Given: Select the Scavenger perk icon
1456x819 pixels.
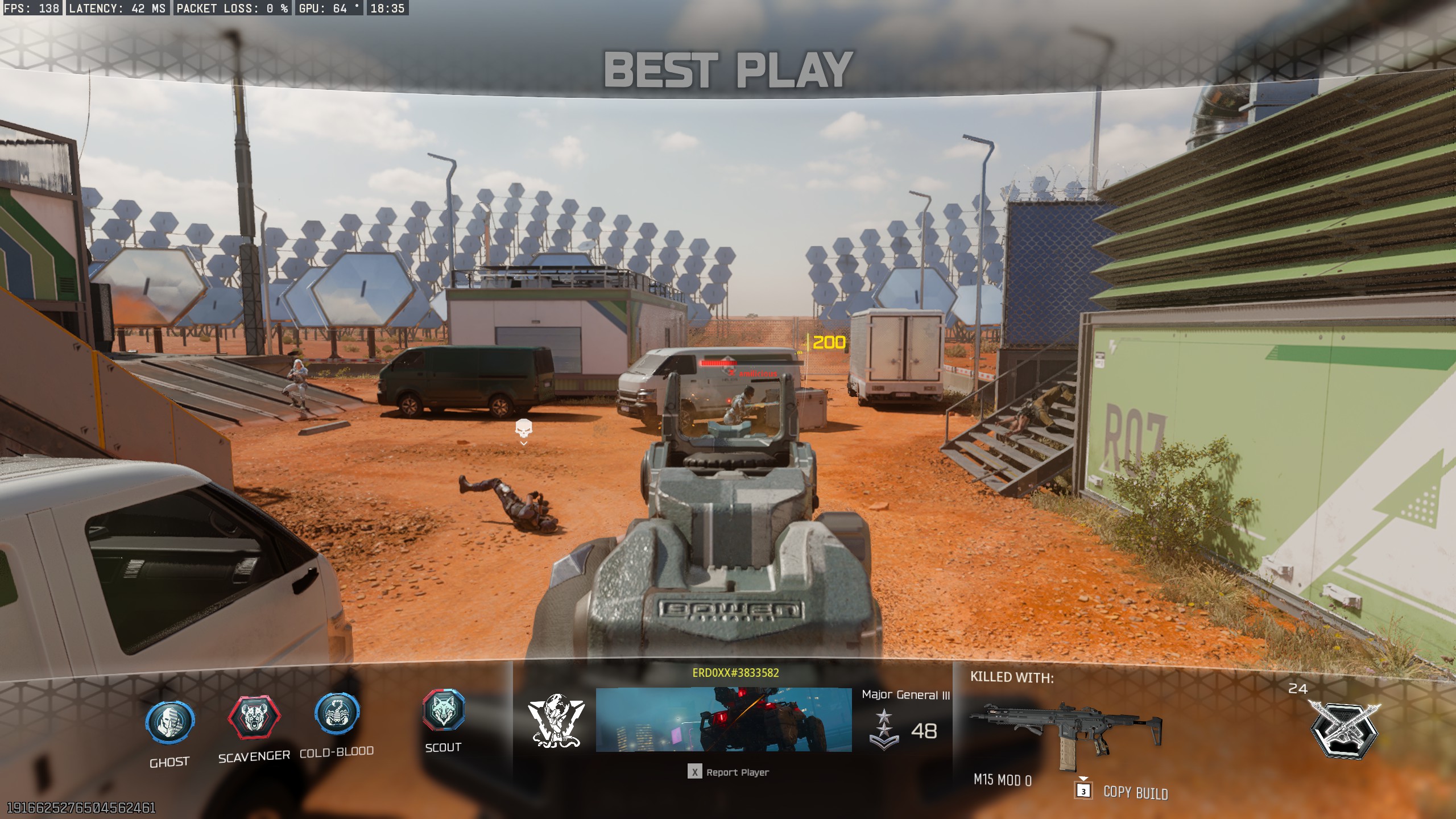Looking at the screenshot, I should tap(254, 718).
